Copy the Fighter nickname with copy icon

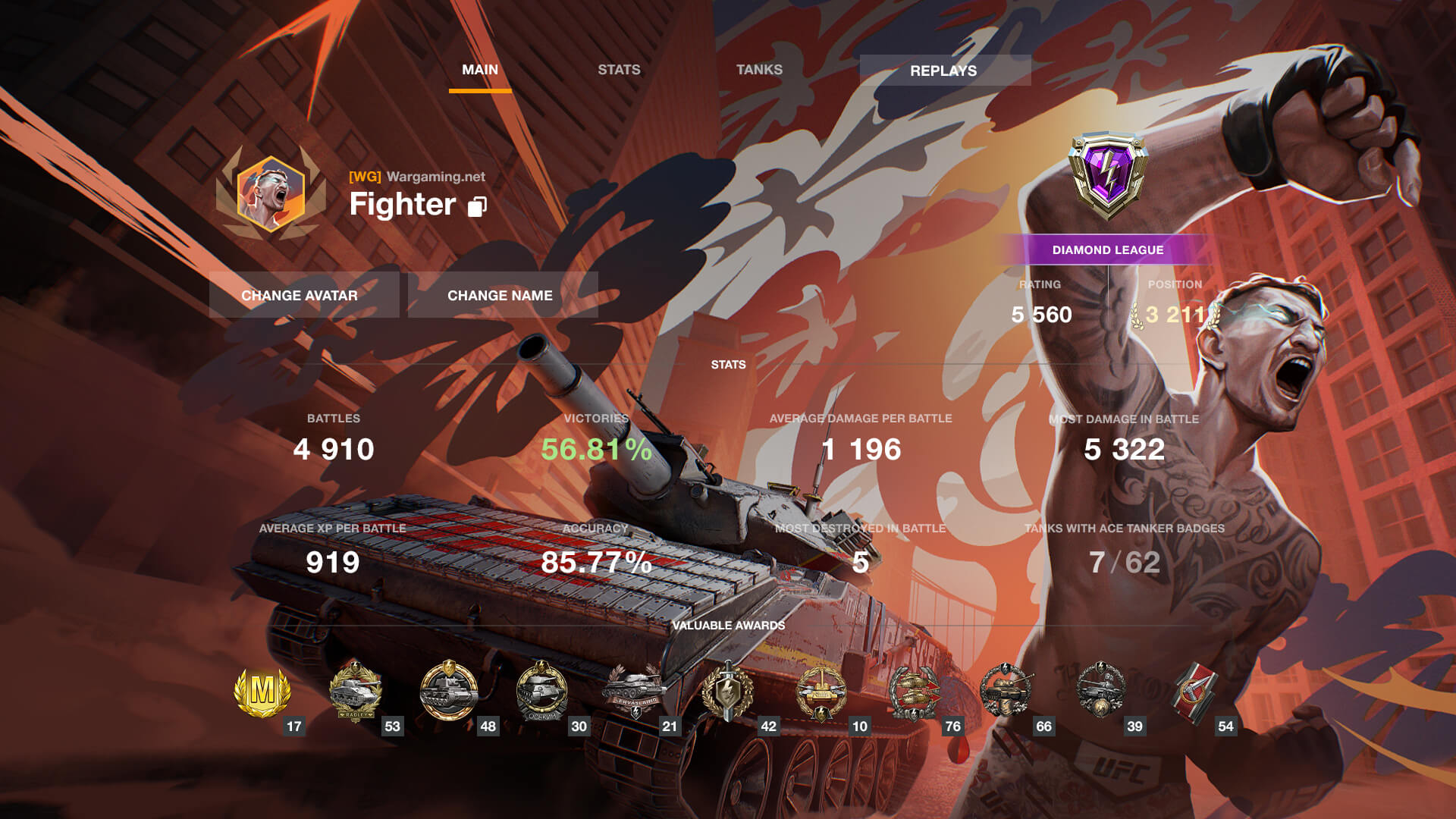tap(477, 206)
